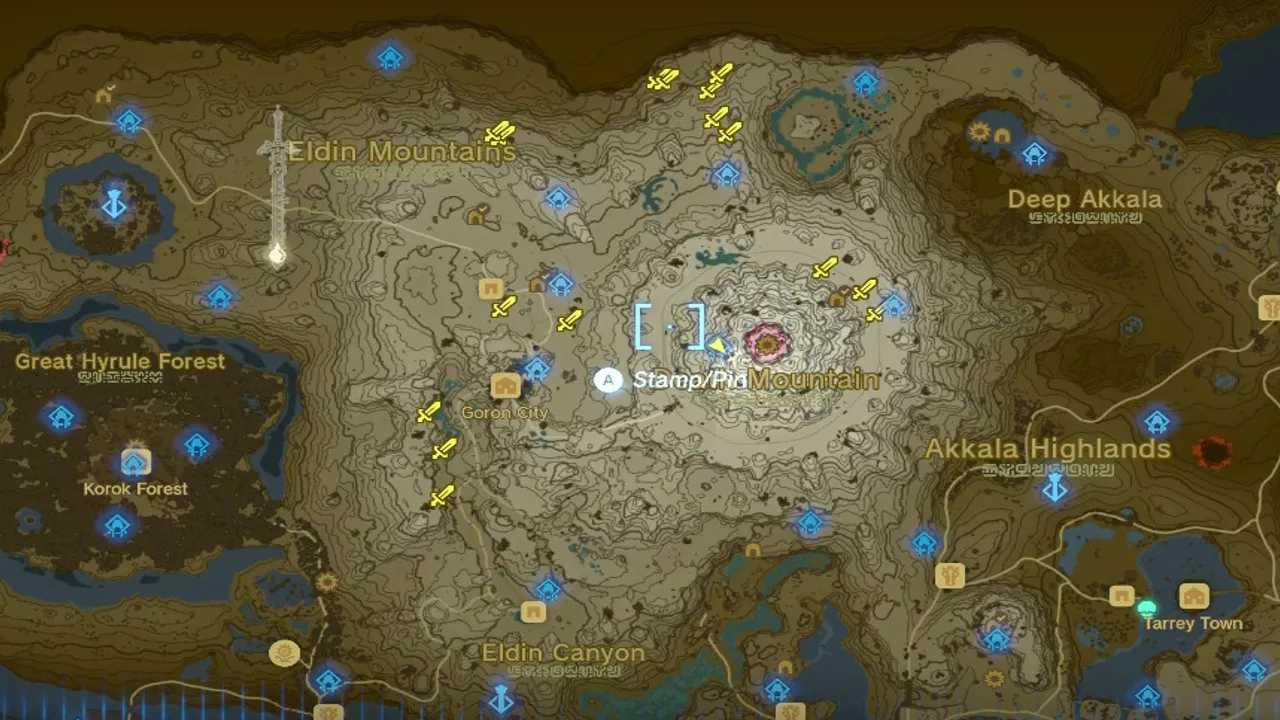Select the shrine icon beside Goron City
The height and width of the screenshot is (720, 1280).
point(538,368)
